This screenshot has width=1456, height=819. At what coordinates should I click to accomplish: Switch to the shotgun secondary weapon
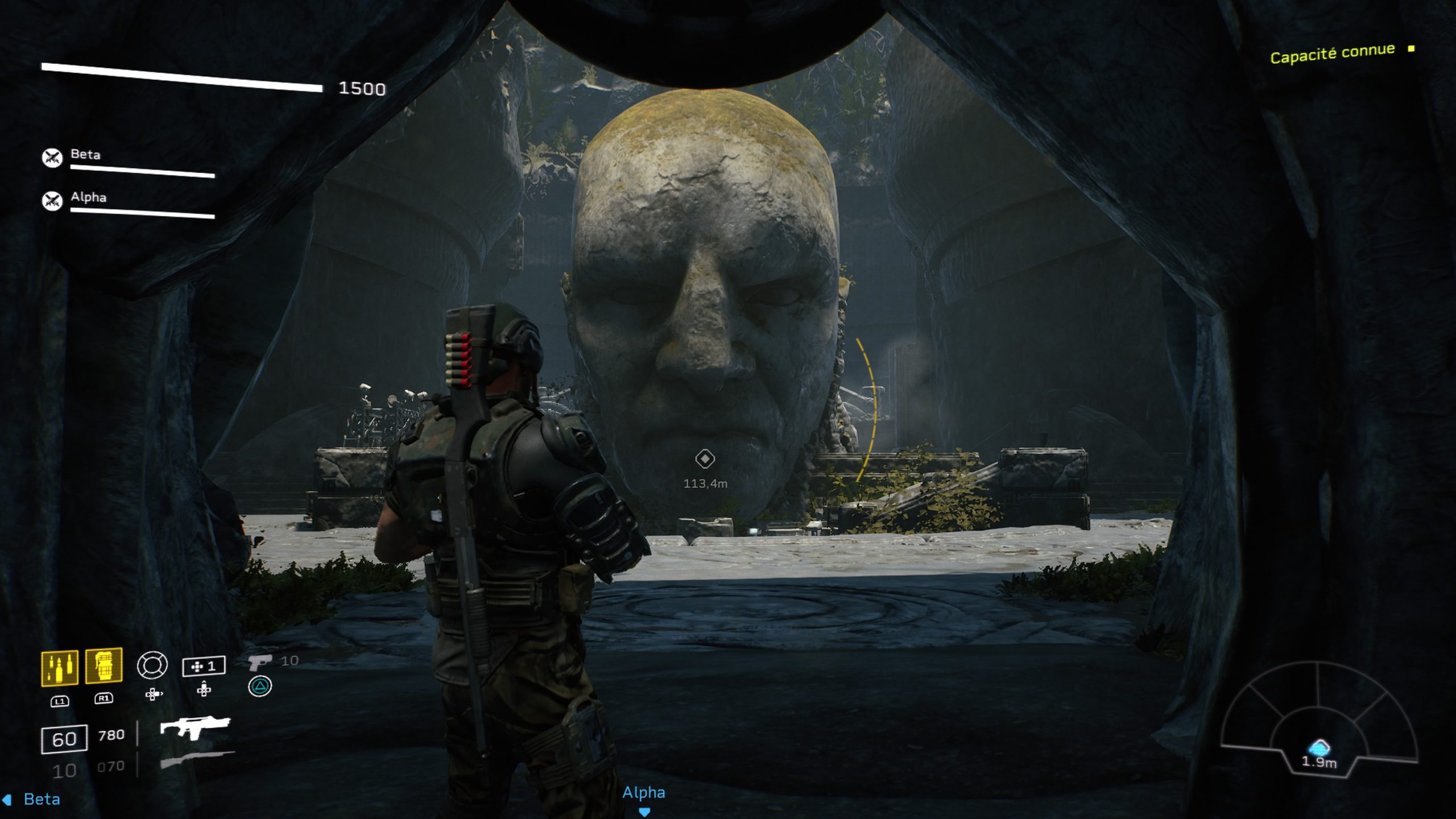[x=196, y=760]
